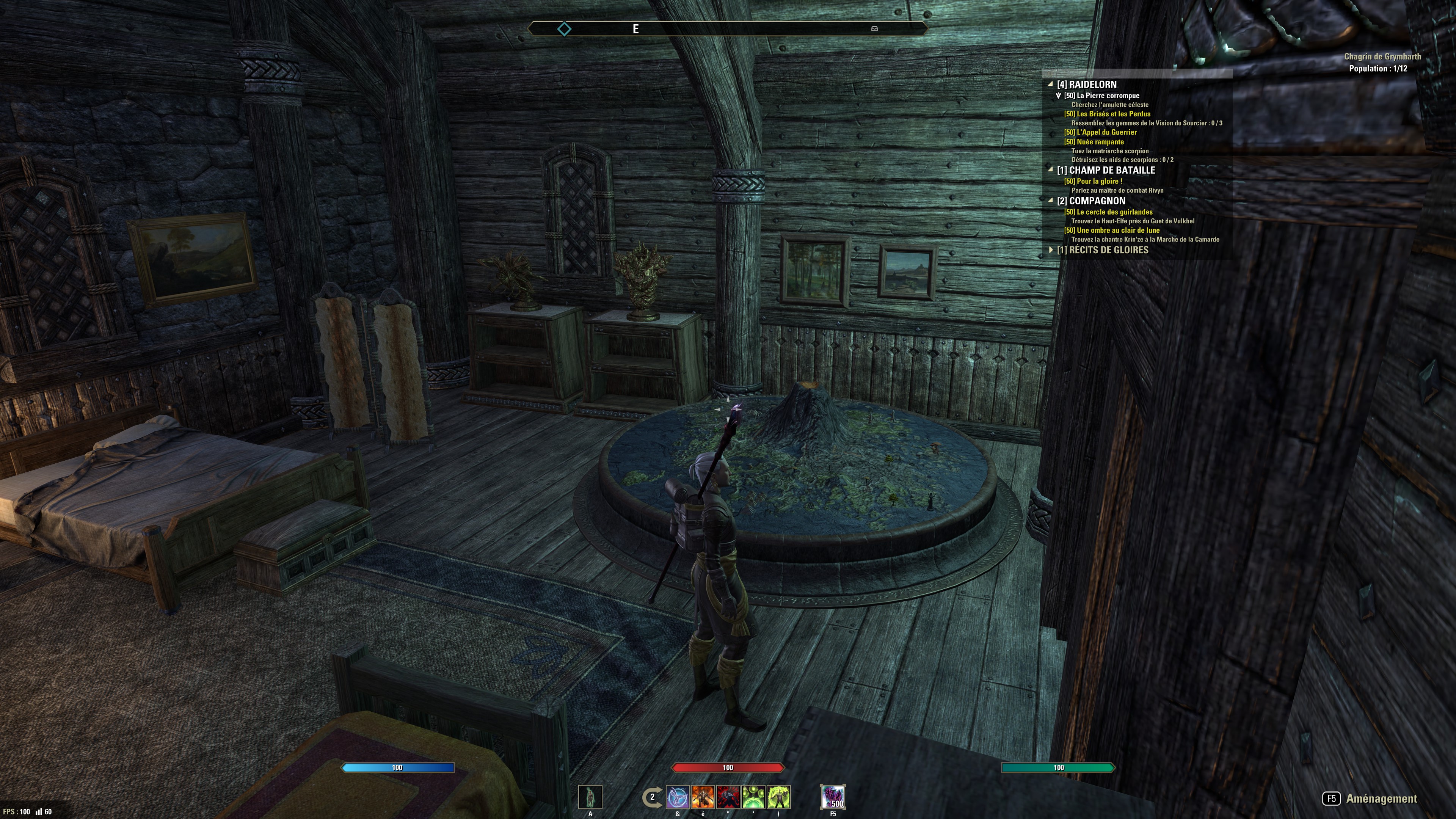The height and width of the screenshot is (819, 1456).
Task: Select the quest La Pierre corrompue
Action: 1108,96
